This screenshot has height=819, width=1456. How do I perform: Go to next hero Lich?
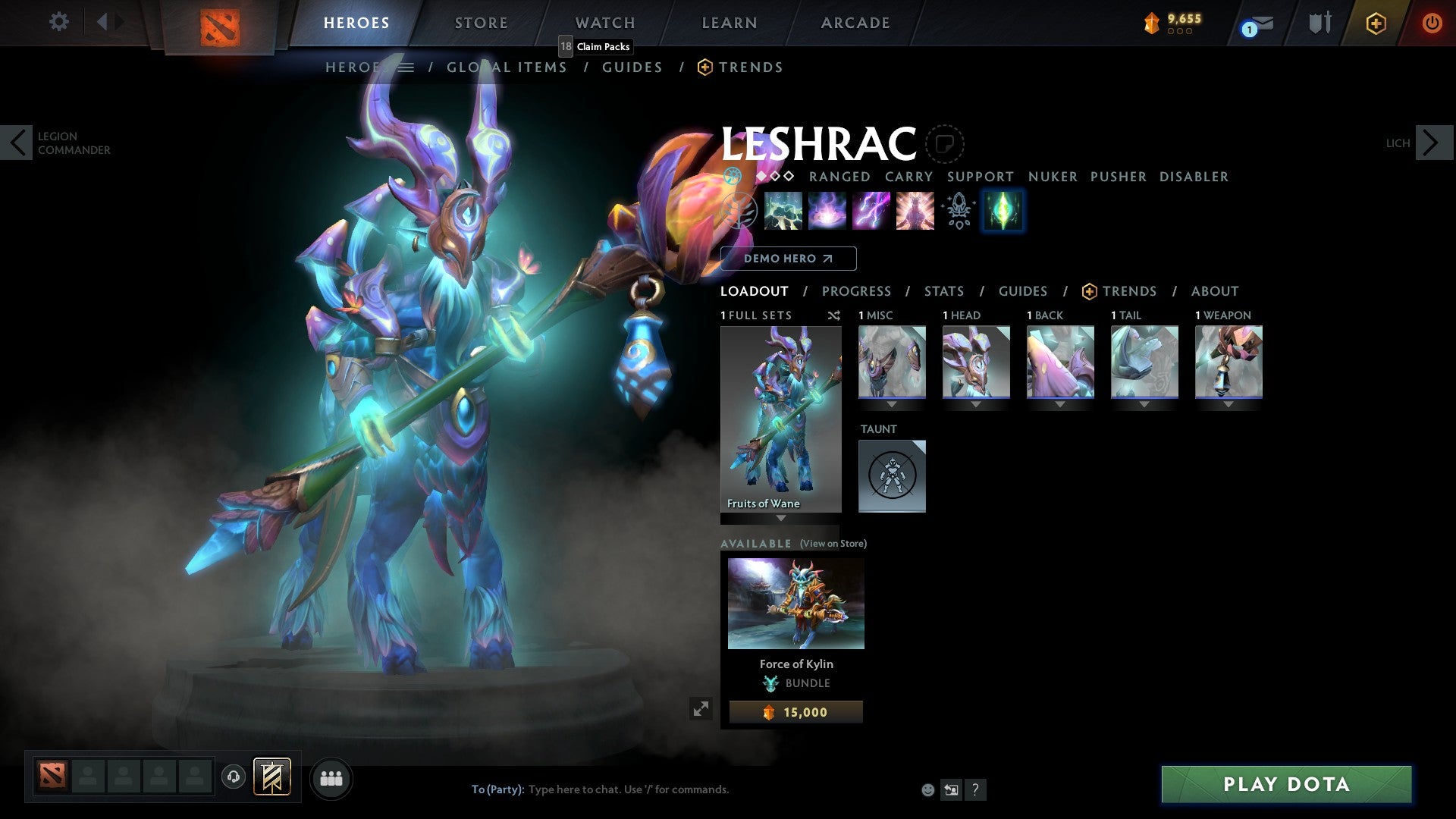(1433, 143)
